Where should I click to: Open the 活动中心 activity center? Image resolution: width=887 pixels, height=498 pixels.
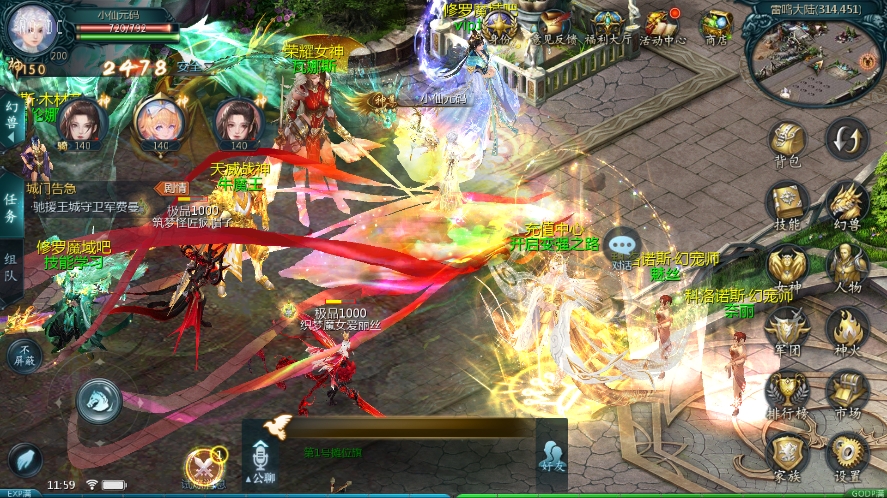point(662,27)
